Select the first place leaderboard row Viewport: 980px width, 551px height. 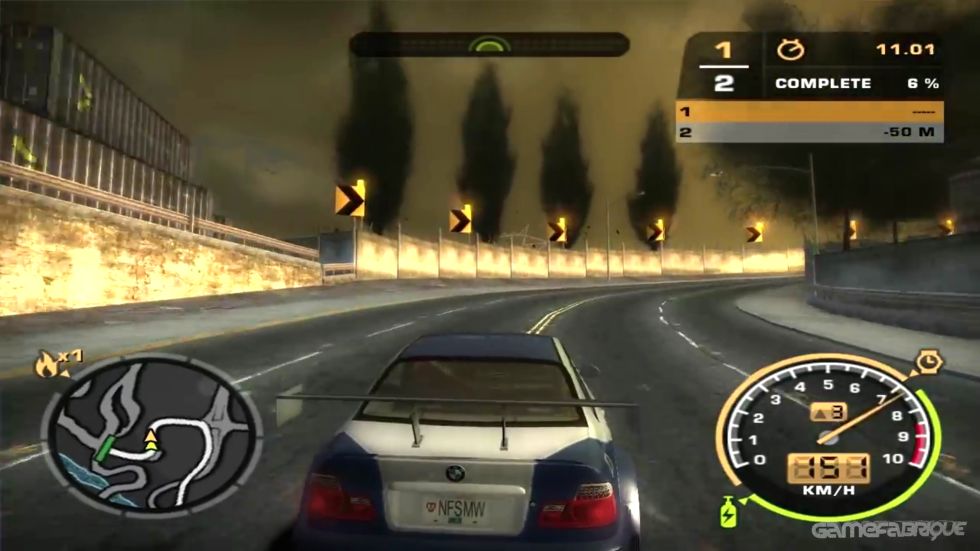coord(809,111)
